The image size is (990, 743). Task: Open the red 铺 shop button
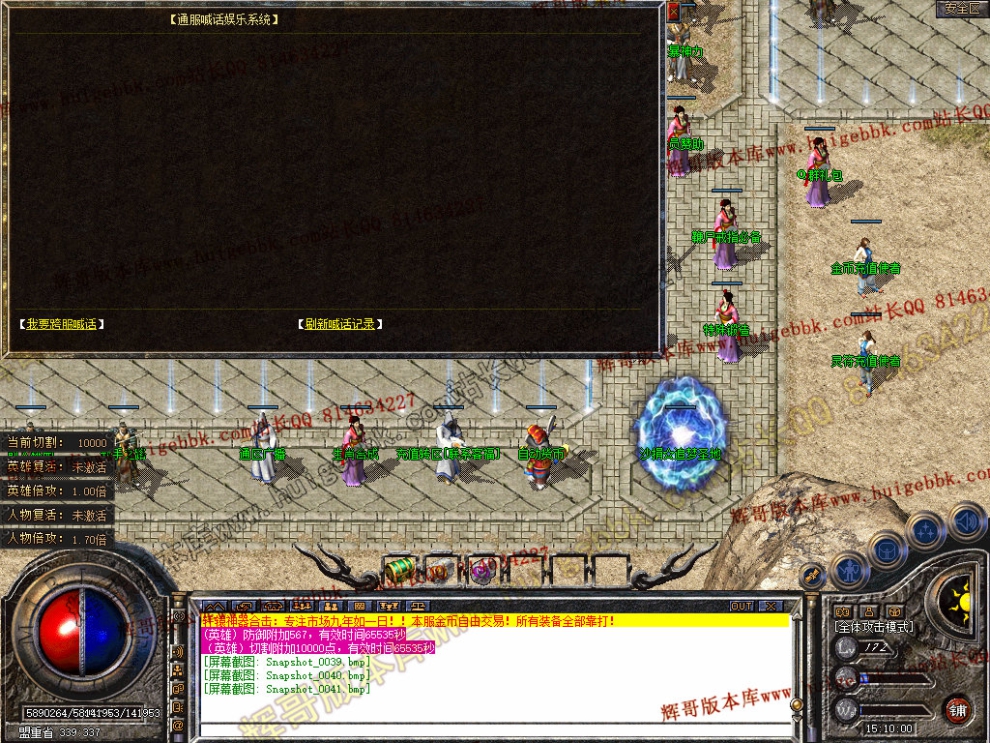click(958, 708)
